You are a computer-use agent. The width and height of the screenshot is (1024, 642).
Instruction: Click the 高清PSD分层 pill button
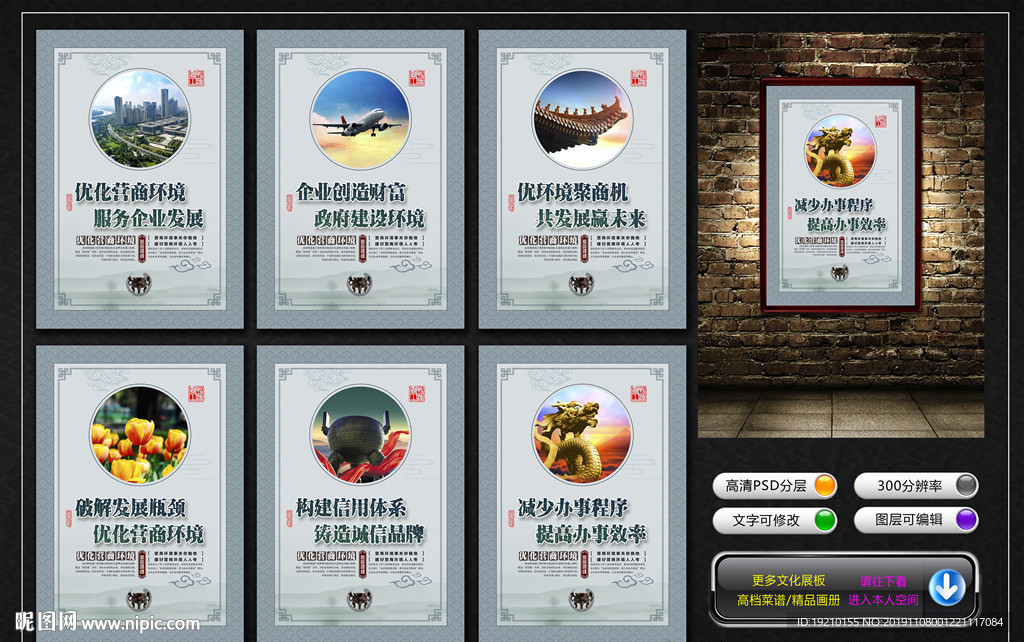[775, 486]
